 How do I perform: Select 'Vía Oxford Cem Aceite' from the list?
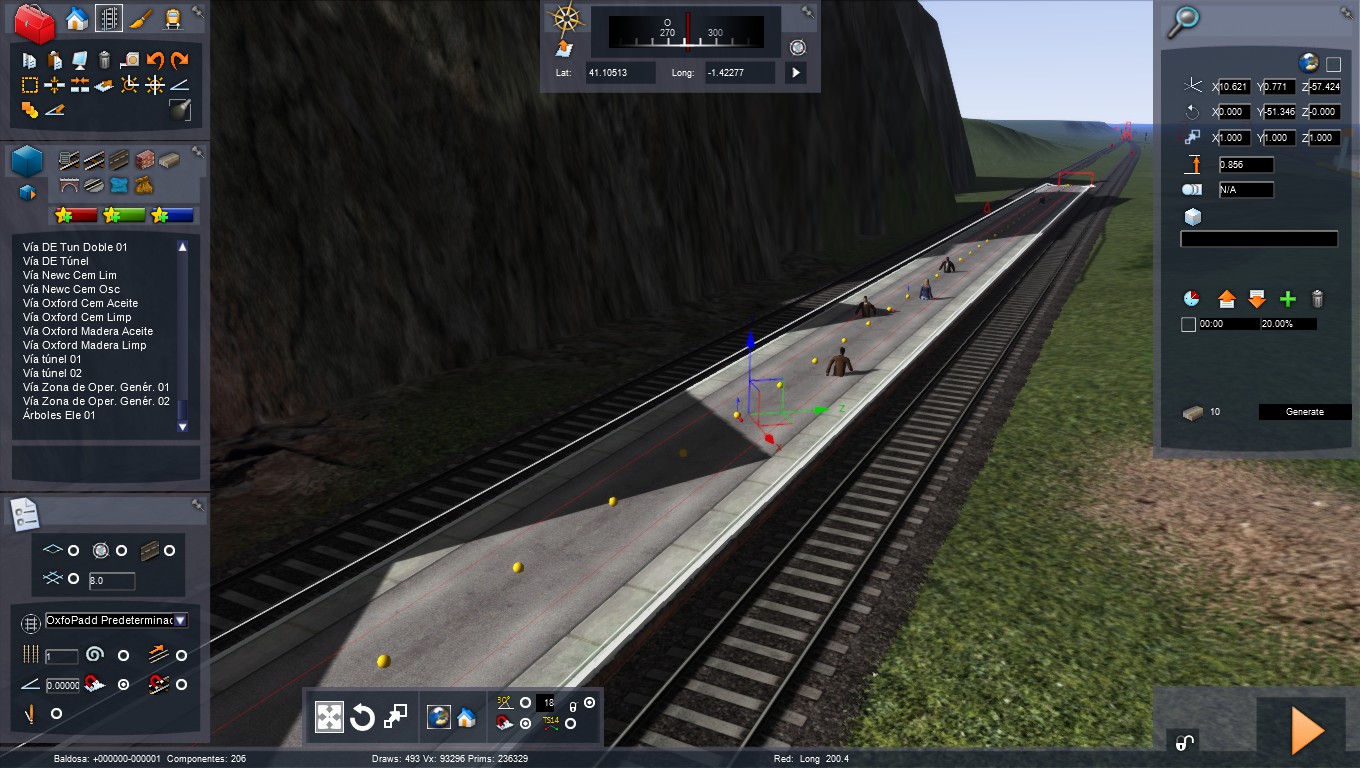point(80,303)
